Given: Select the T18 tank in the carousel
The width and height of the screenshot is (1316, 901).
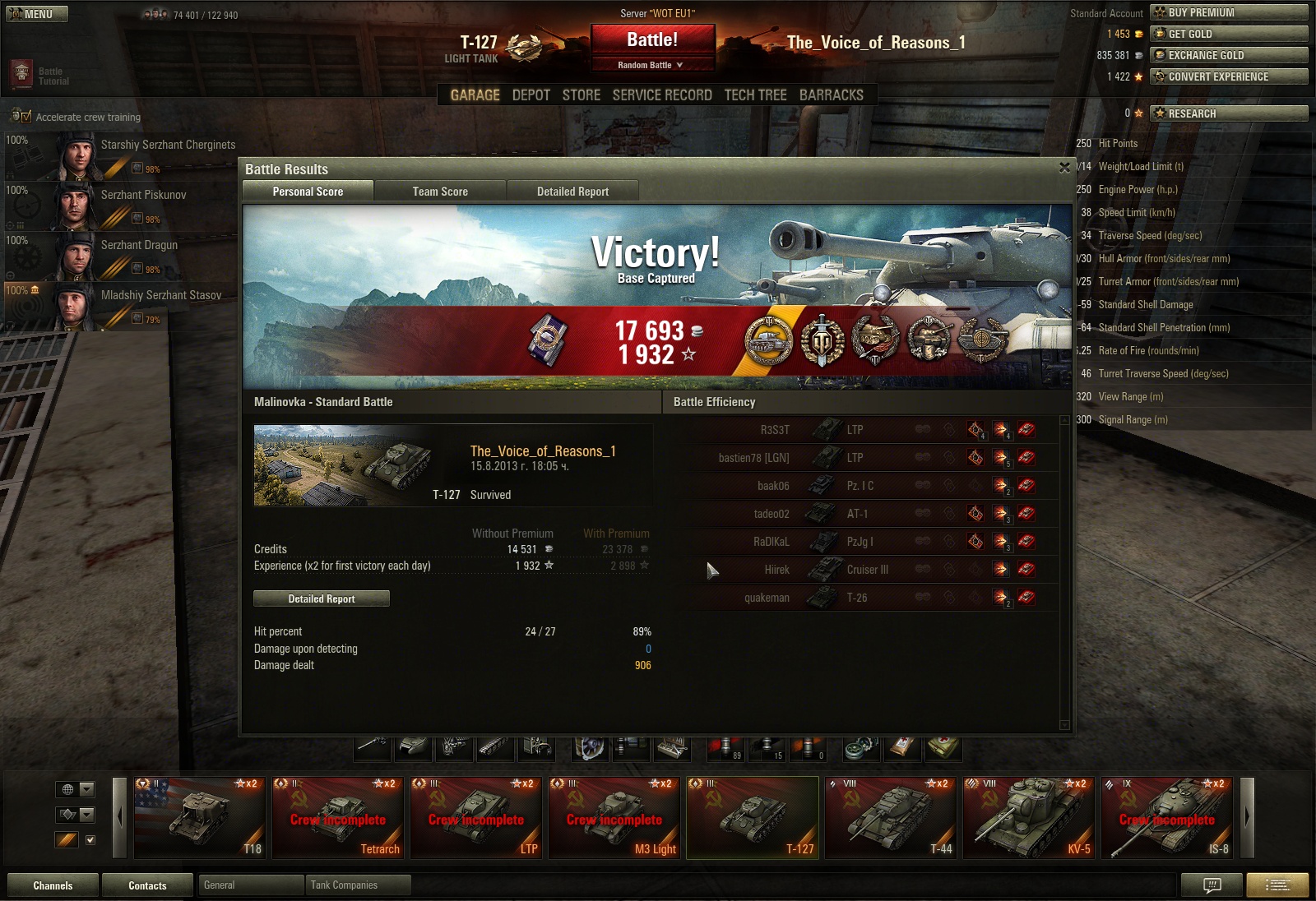Looking at the screenshot, I should 200,818.
